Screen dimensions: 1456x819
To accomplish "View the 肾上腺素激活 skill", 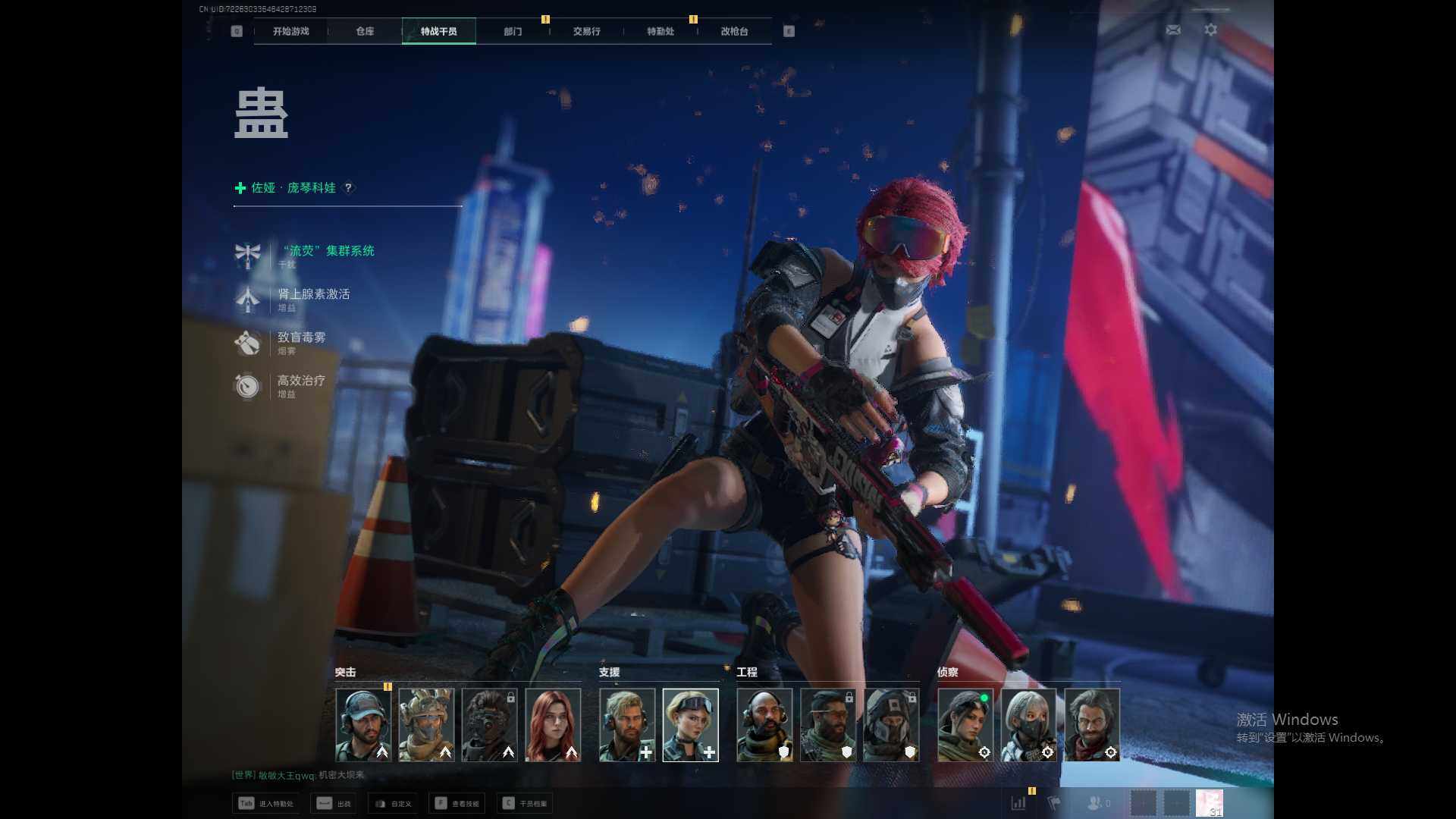I will (x=313, y=294).
